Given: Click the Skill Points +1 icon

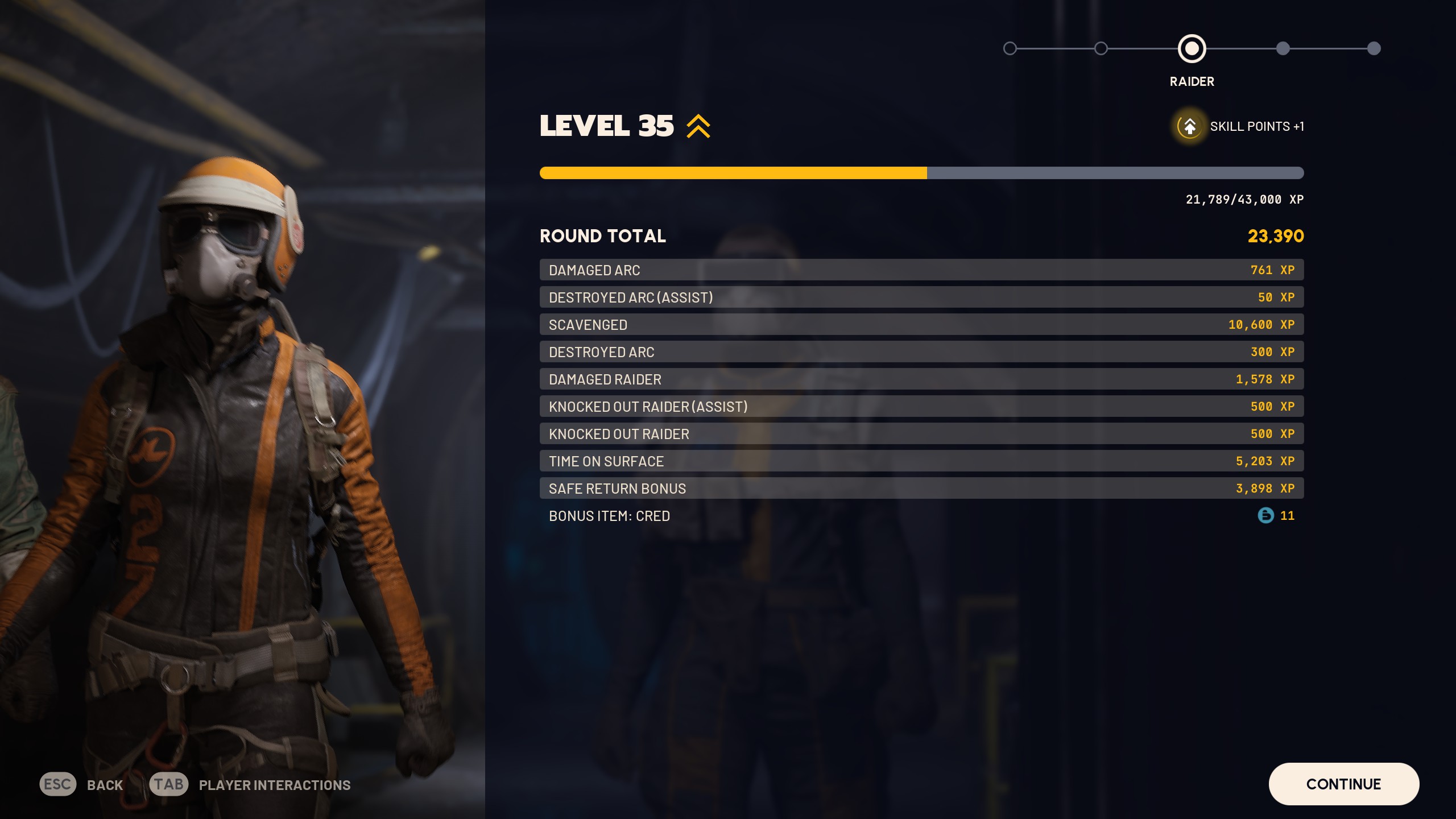Looking at the screenshot, I should 1189,127.
